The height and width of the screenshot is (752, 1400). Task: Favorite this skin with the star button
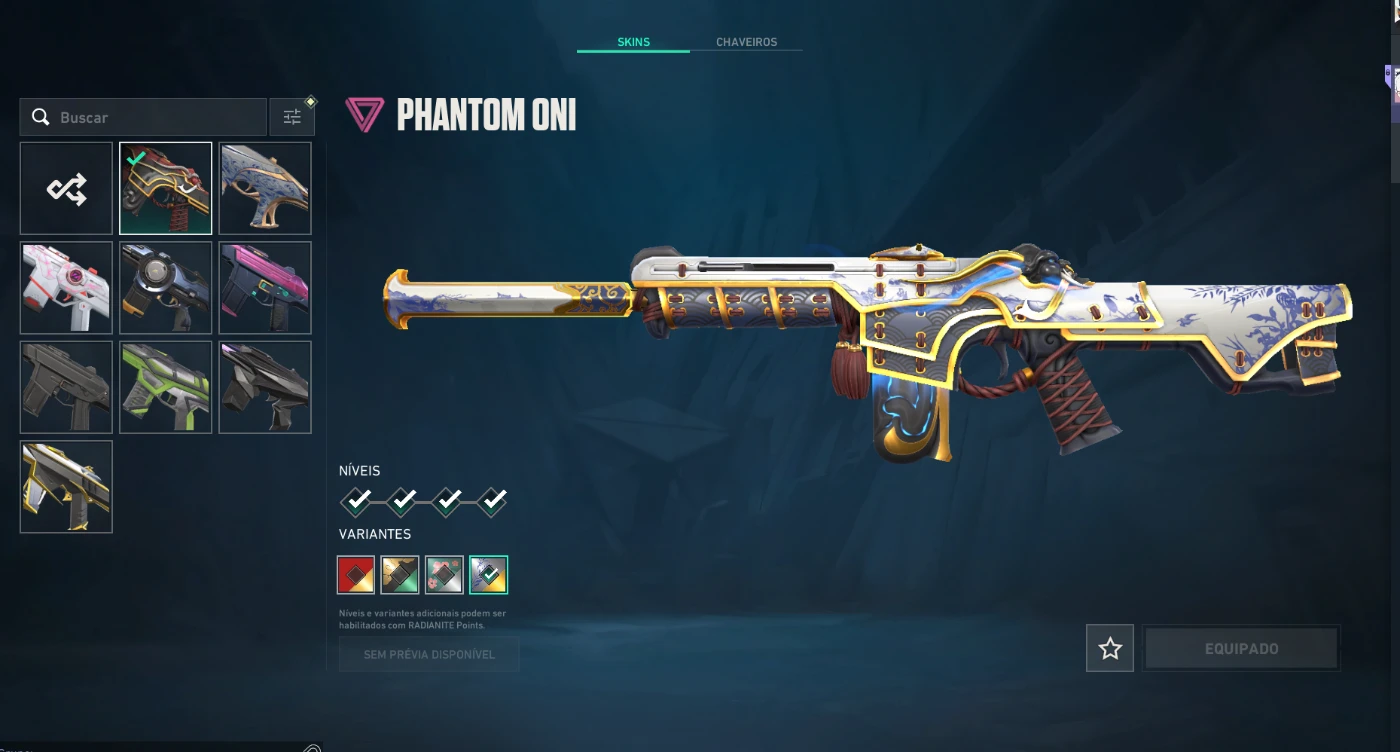point(1109,648)
